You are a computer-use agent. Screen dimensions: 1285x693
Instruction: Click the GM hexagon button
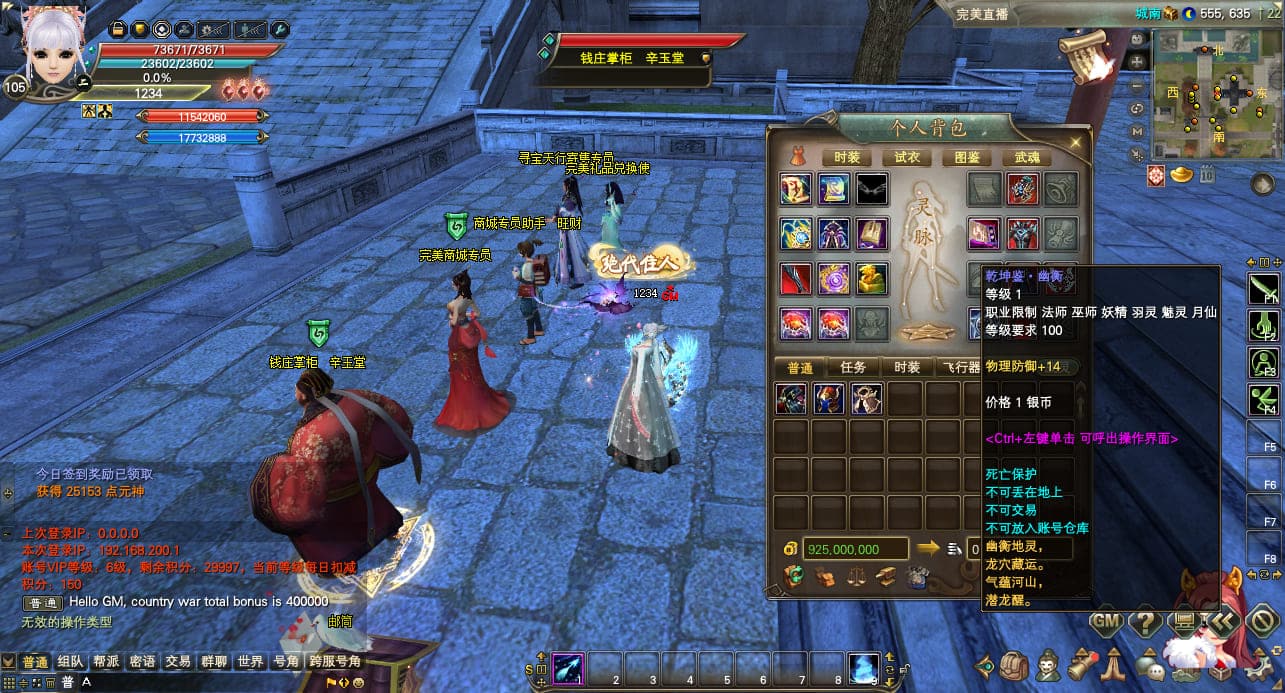point(1104,621)
